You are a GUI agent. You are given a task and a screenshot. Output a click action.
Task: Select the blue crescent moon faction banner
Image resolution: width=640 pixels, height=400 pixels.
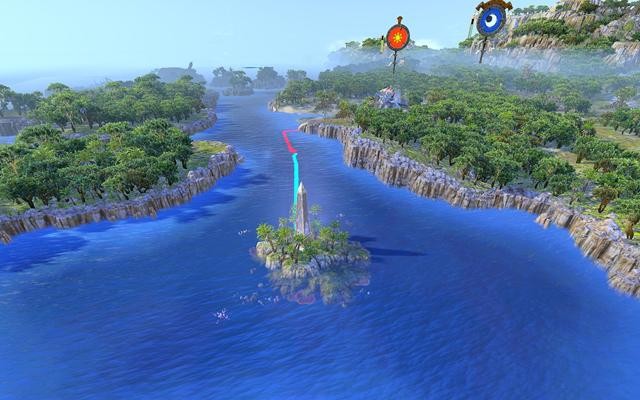coord(490,21)
